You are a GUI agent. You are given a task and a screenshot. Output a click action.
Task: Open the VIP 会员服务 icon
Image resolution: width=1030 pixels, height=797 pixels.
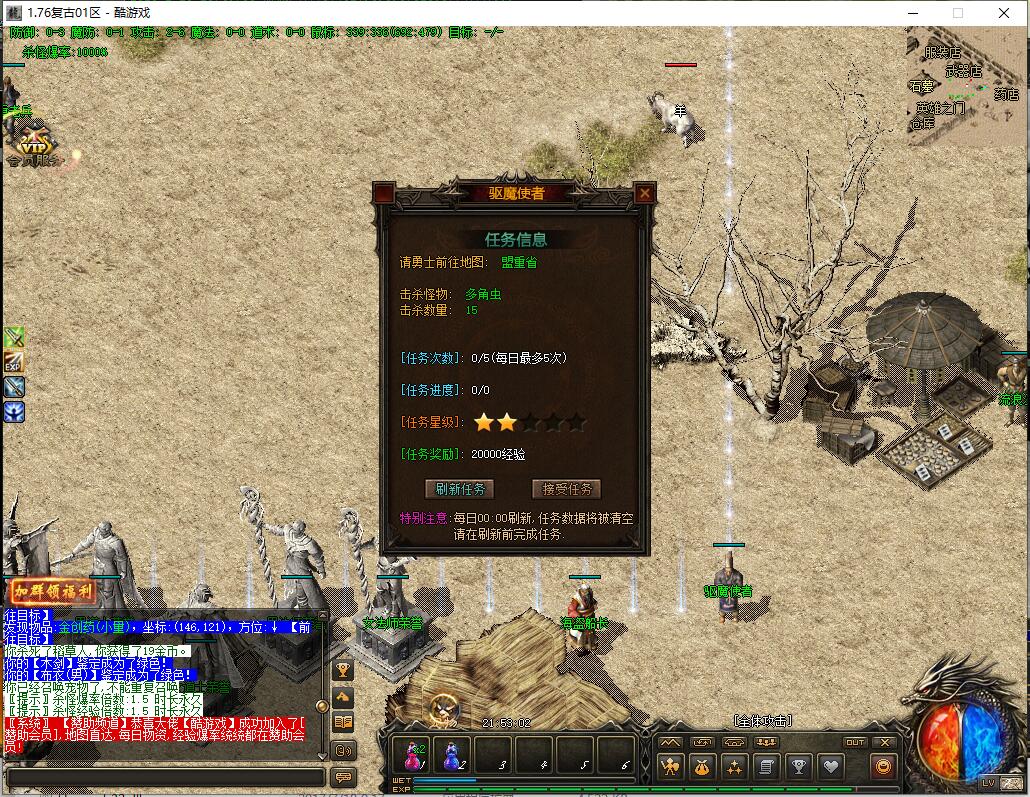35,144
